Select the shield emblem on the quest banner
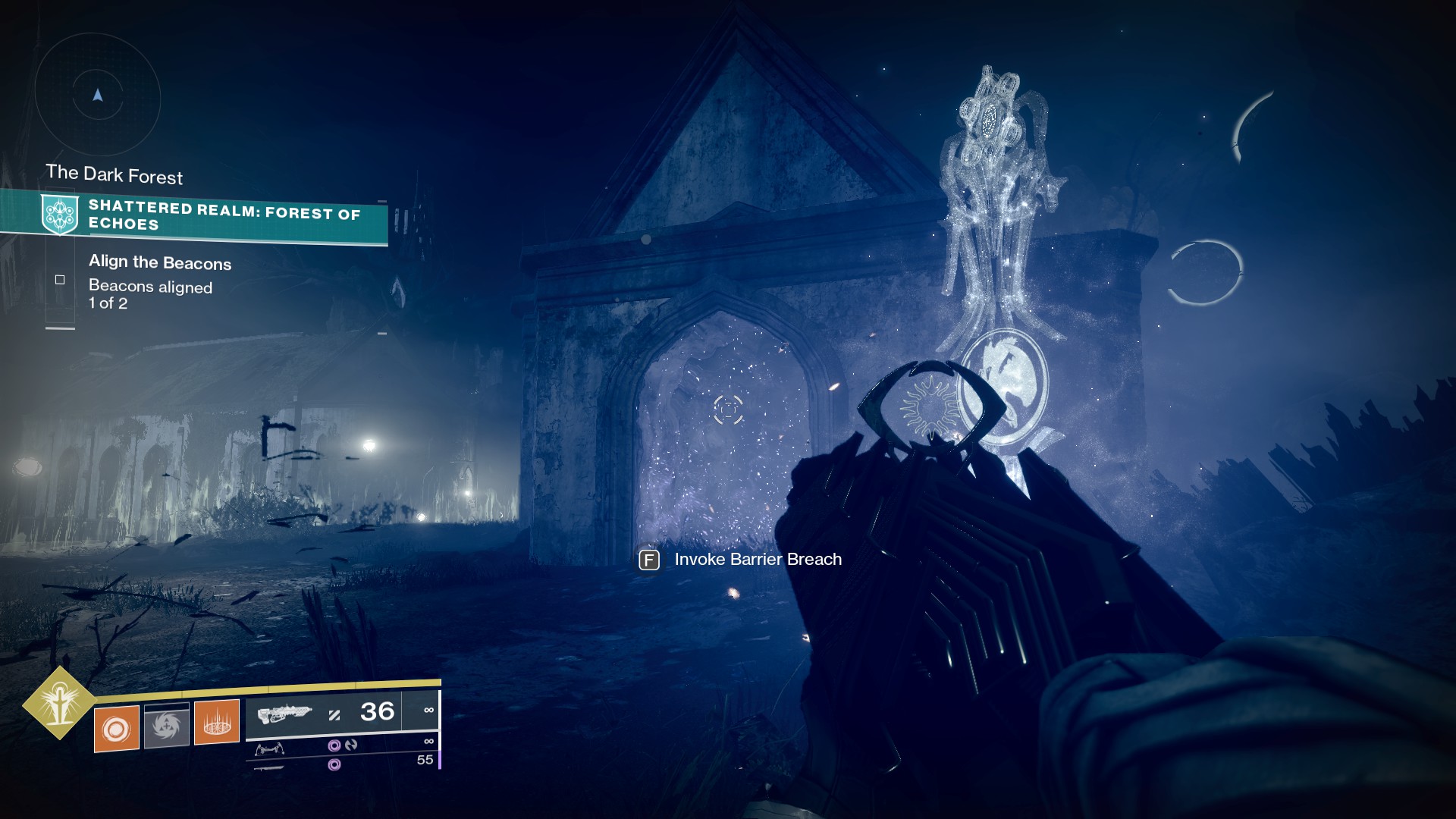Viewport: 1456px width, 819px height. pos(59,215)
